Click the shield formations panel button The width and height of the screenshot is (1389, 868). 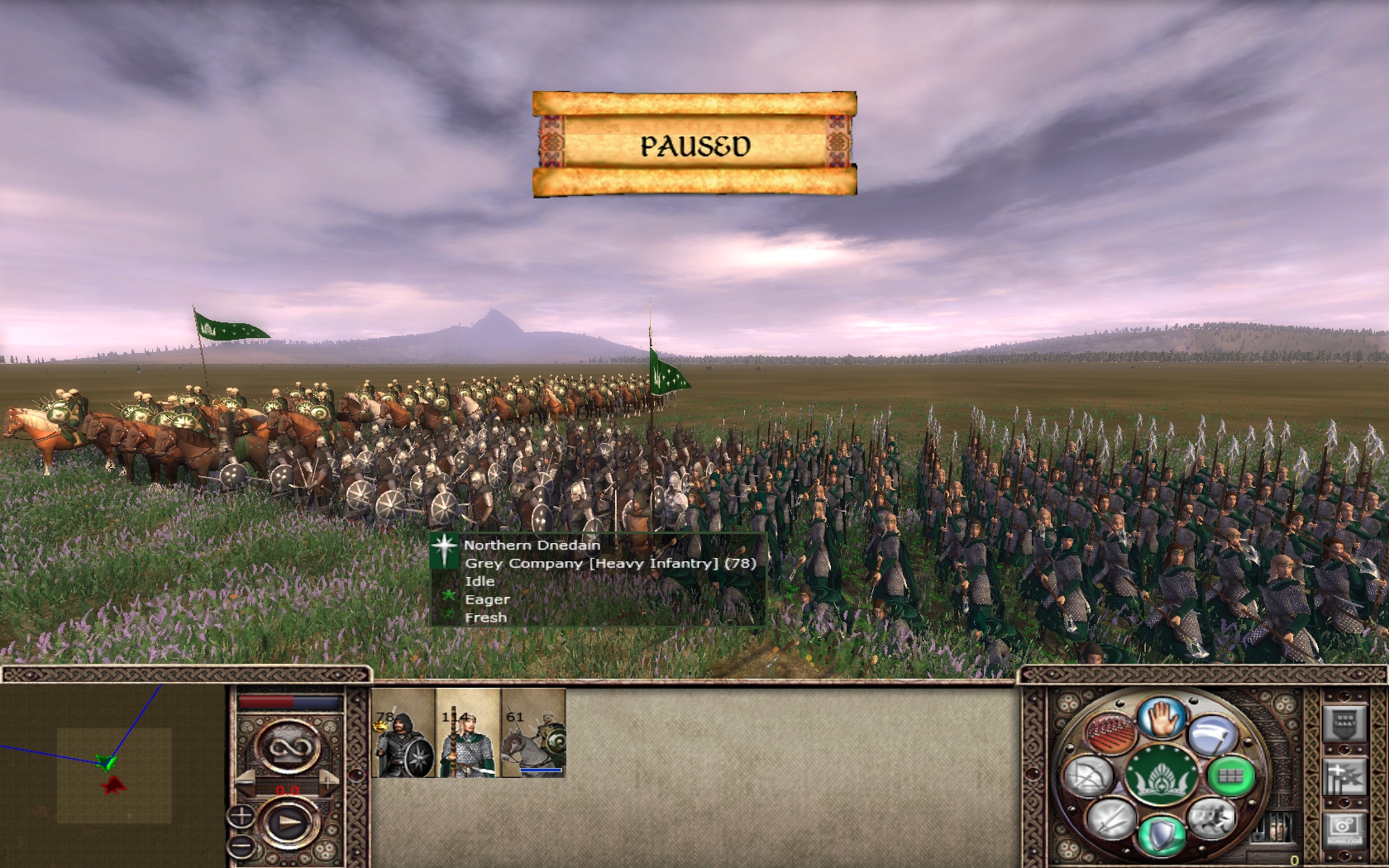point(1344,724)
